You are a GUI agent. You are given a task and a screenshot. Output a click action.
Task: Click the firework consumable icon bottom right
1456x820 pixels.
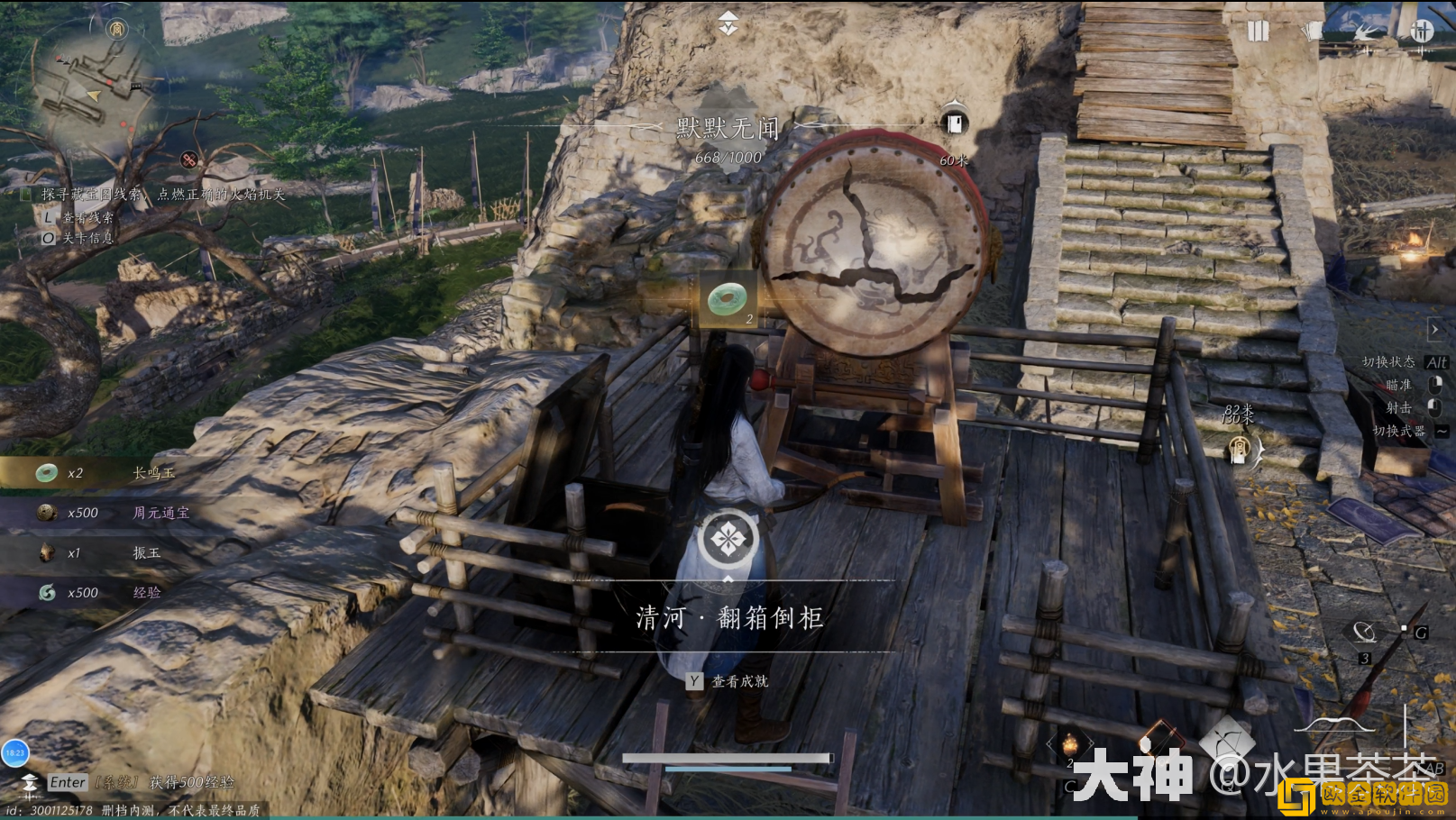point(1069,743)
